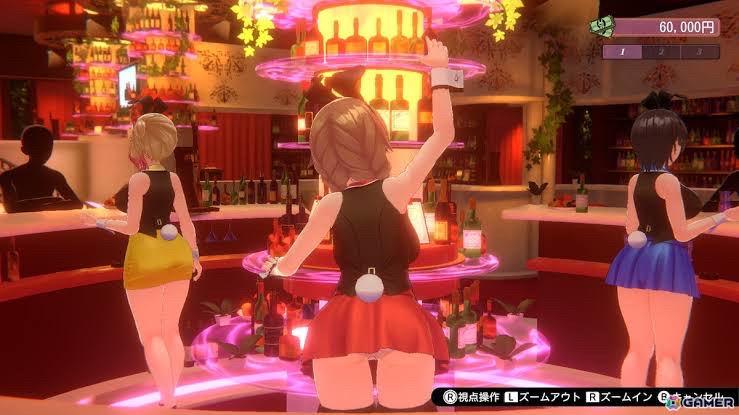Switch to the segment numbered 3
Screen dimensions: 739x415
point(700,51)
